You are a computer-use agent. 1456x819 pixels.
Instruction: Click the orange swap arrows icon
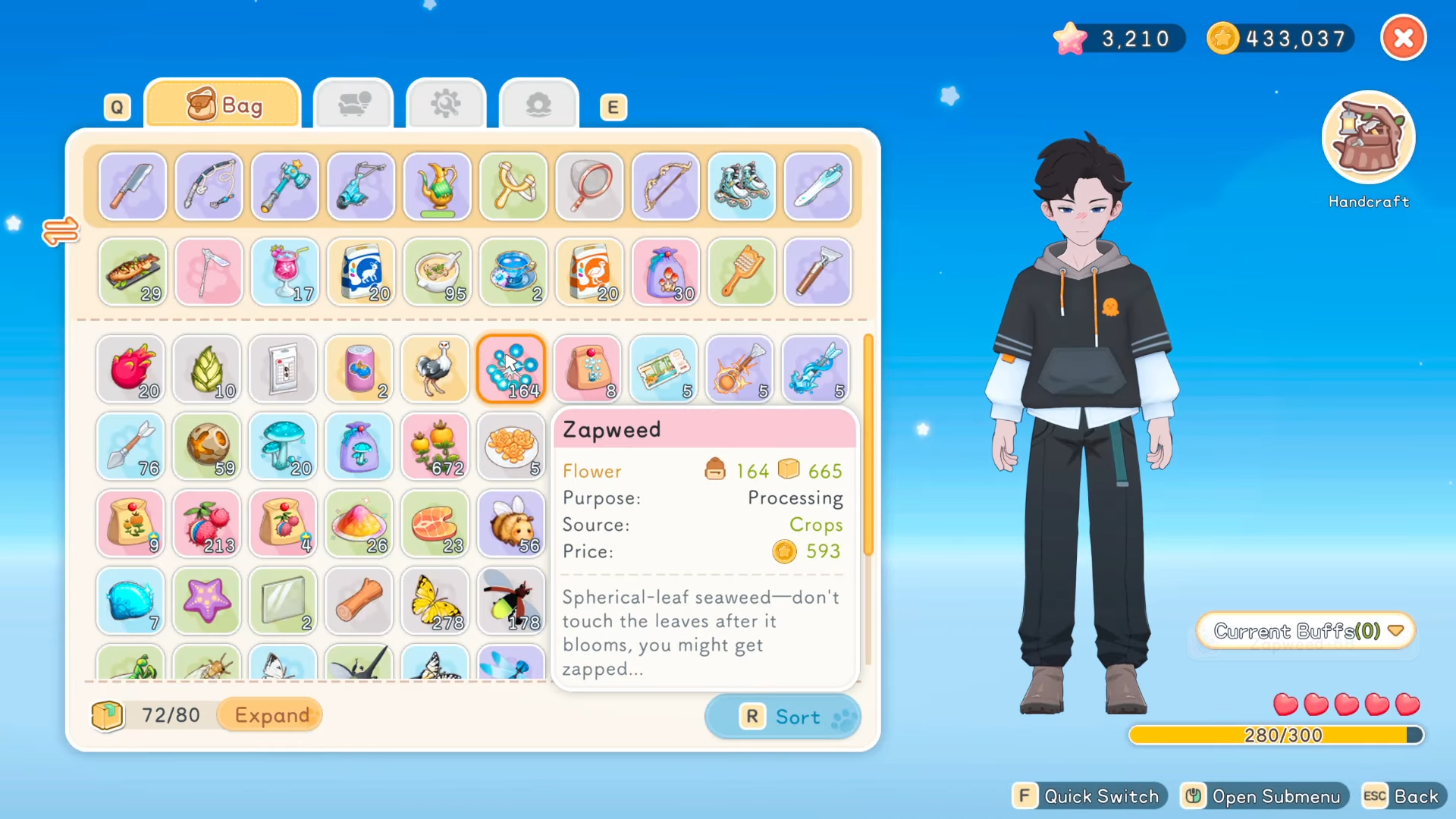61,231
